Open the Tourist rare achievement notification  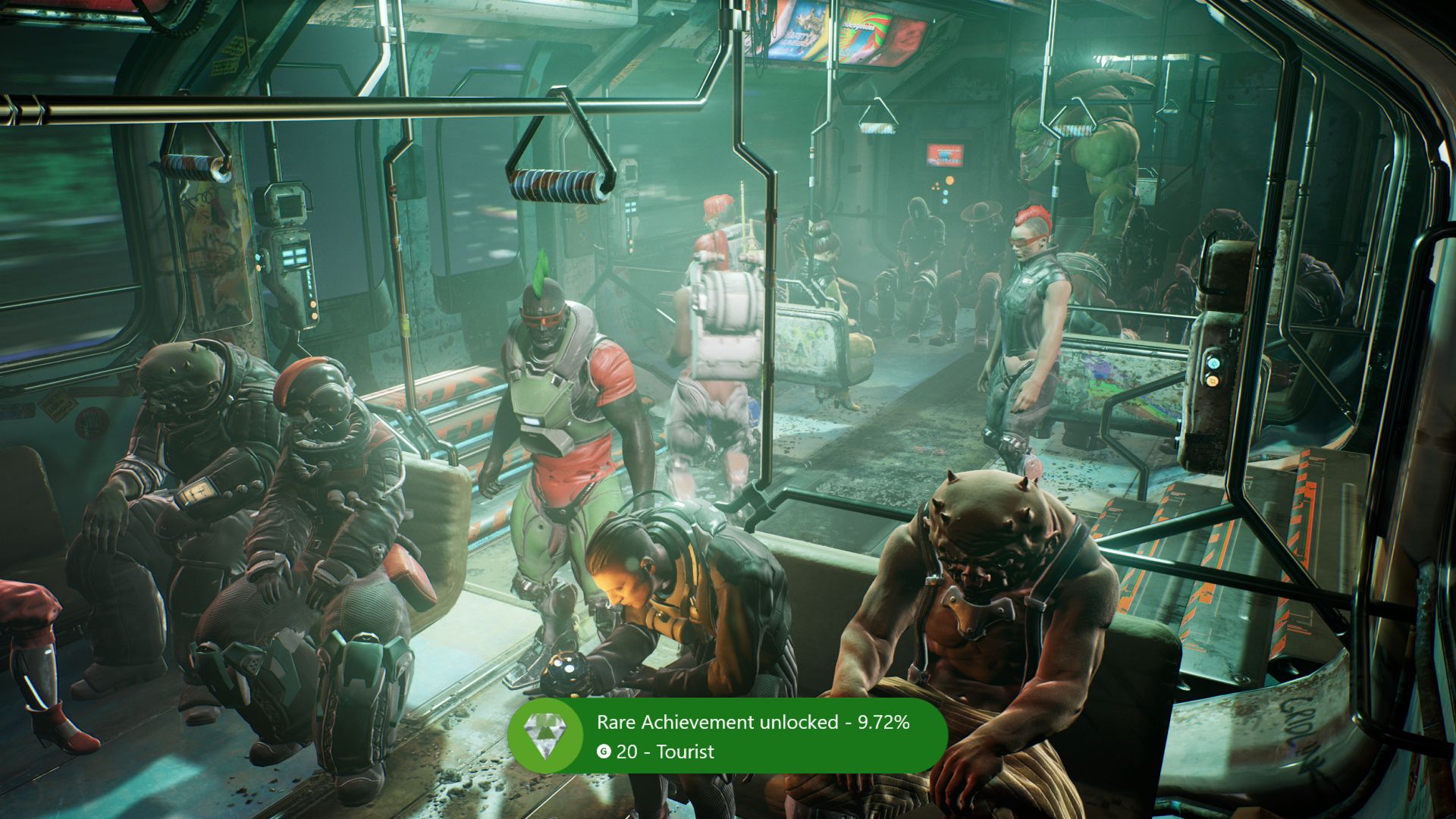coord(728,736)
